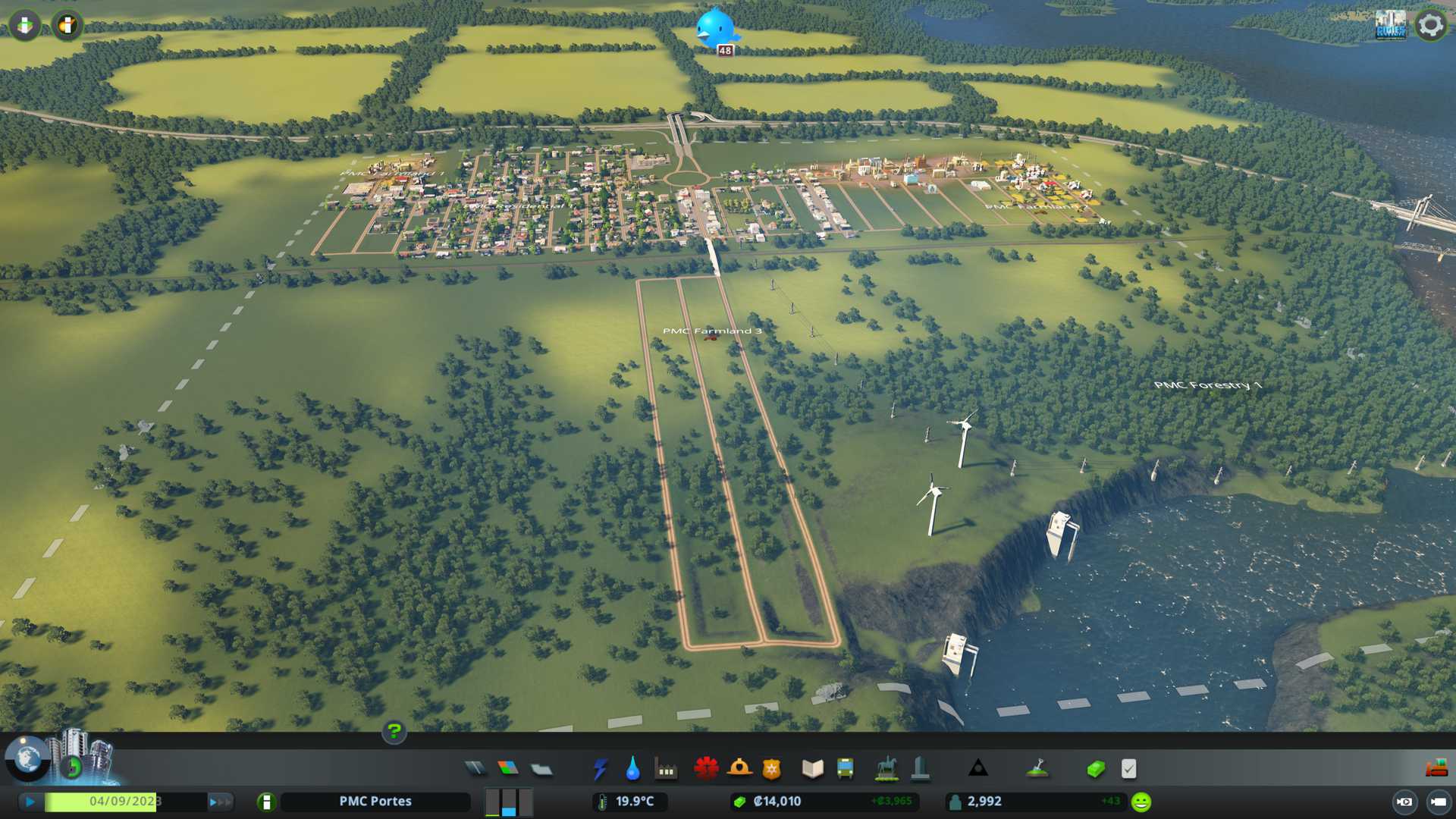Change the simulation speed arrows
The width and height of the screenshot is (1456, 819).
218,802
